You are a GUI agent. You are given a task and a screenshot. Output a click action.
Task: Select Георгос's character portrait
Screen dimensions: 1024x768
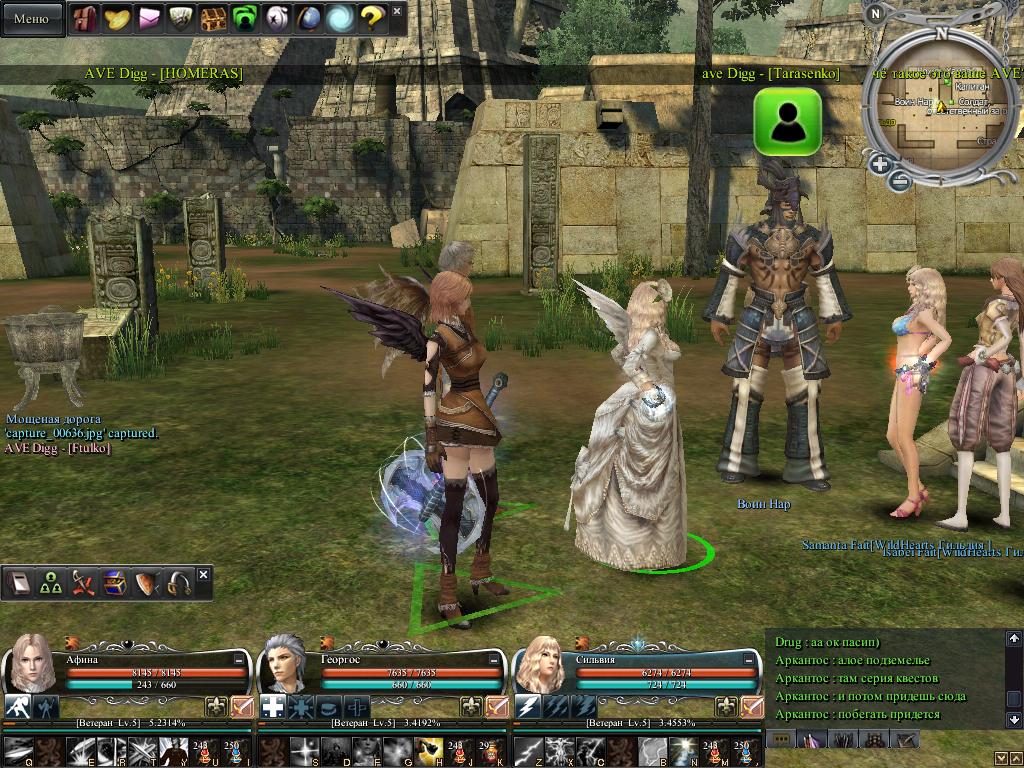[285, 663]
